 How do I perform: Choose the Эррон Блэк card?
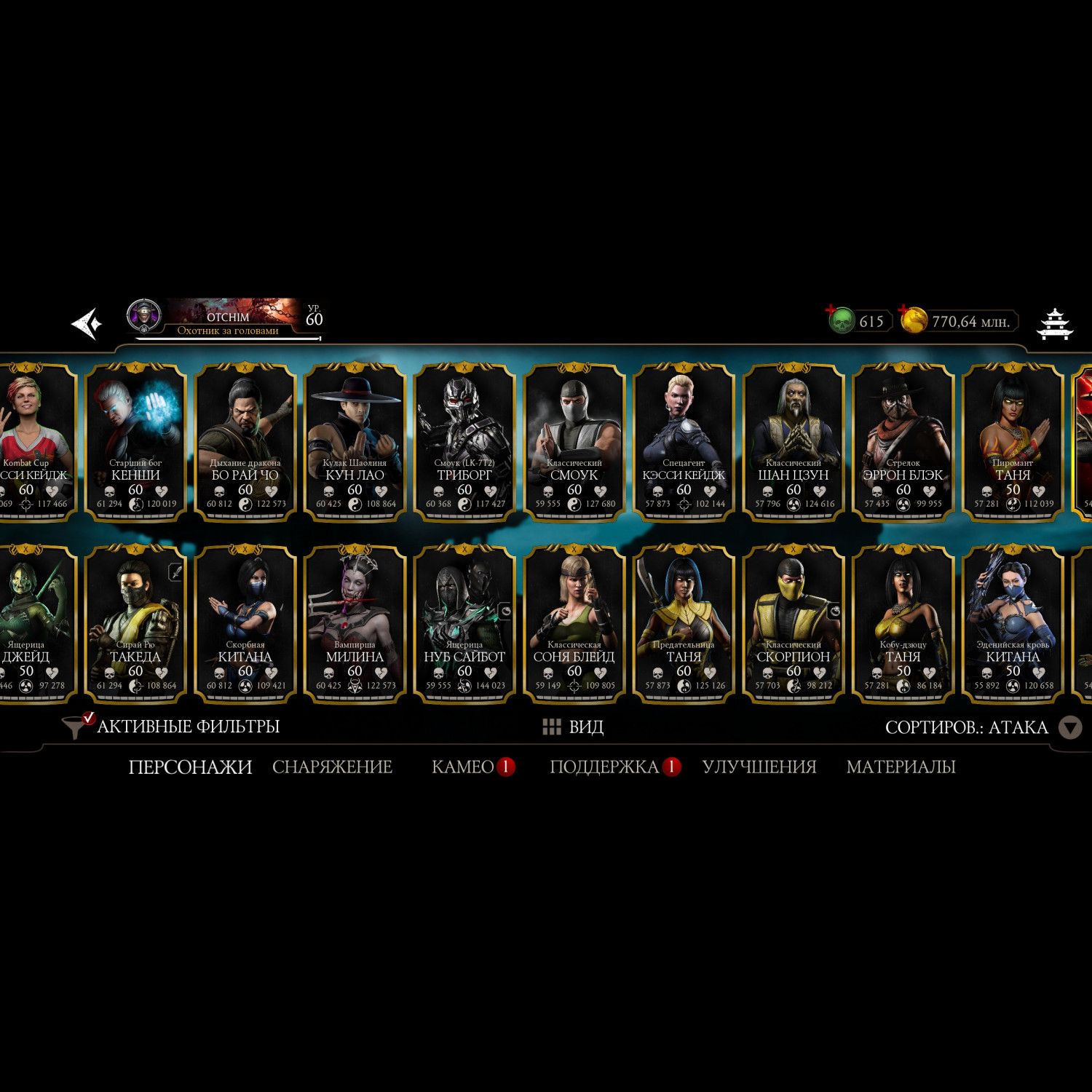903,441
